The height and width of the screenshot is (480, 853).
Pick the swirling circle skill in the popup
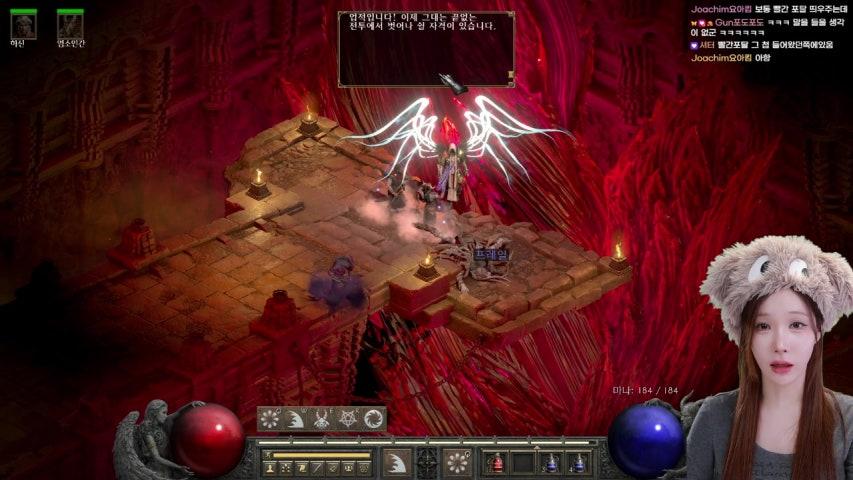pos(374,419)
